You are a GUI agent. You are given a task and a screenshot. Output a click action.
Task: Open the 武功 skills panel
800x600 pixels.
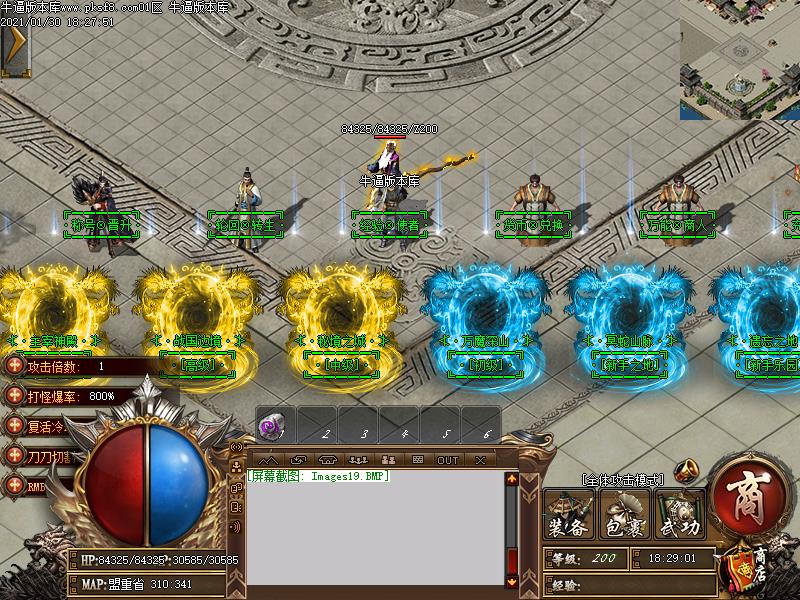click(680, 515)
